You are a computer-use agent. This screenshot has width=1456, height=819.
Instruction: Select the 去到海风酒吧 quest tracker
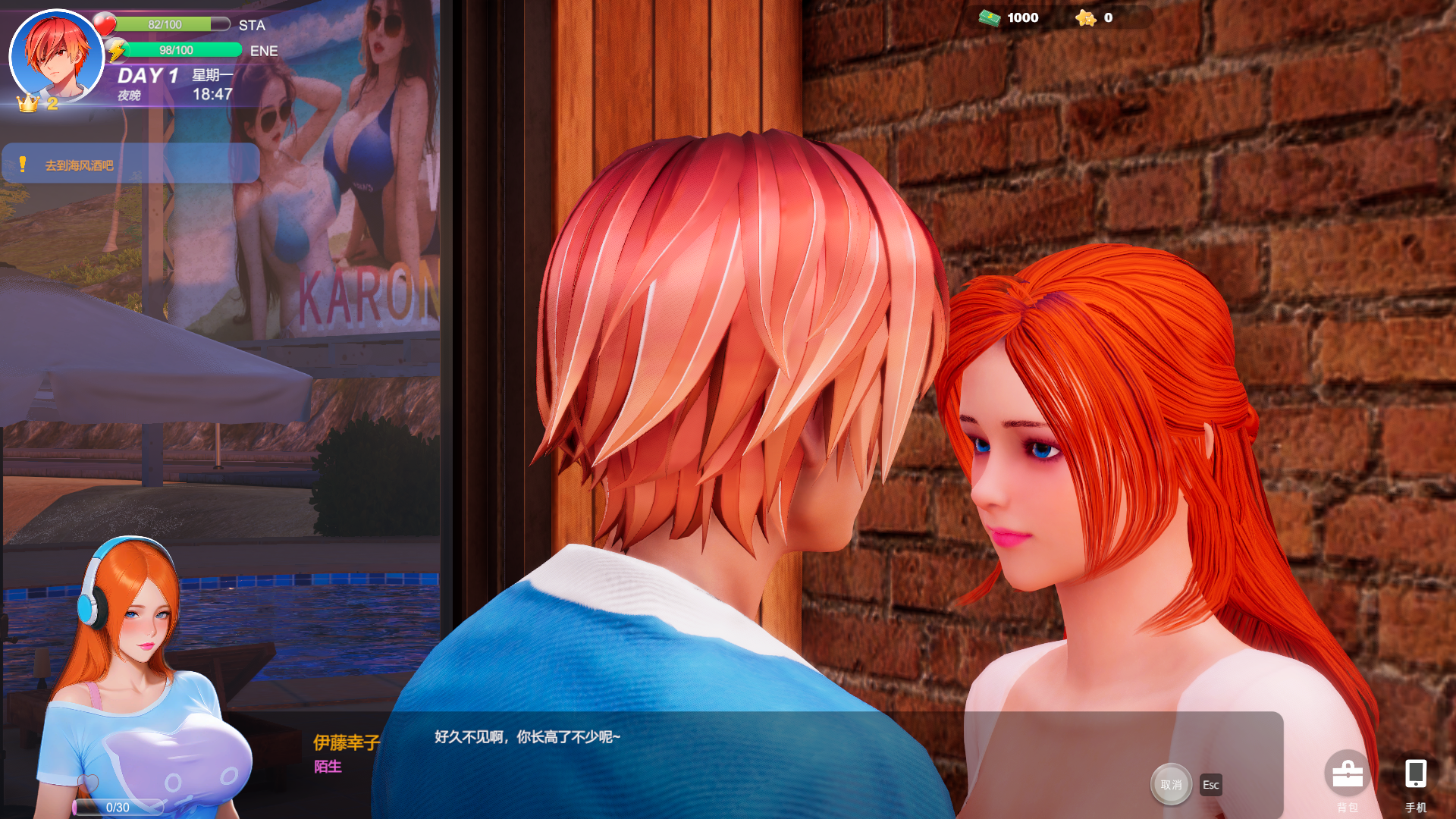click(x=130, y=165)
